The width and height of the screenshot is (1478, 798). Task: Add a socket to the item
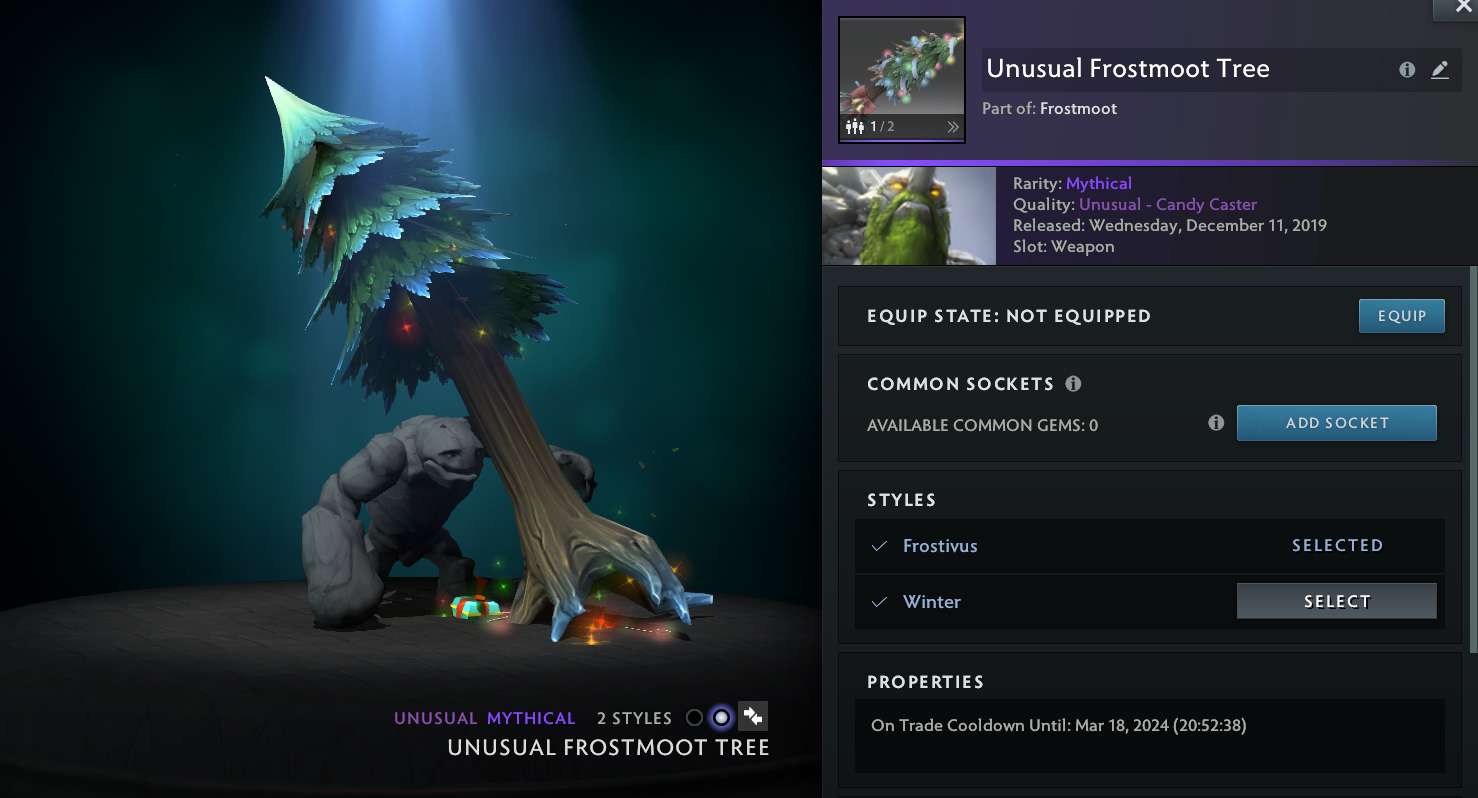coord(1336,423)
